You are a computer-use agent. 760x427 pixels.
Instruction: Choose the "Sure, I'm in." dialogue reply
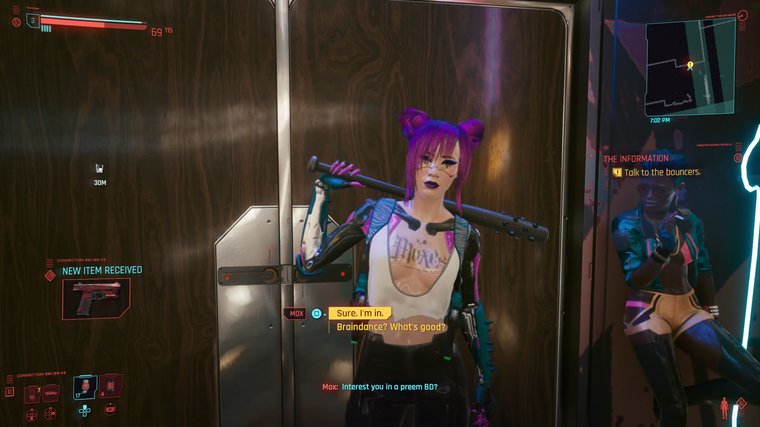coord(364,313)
